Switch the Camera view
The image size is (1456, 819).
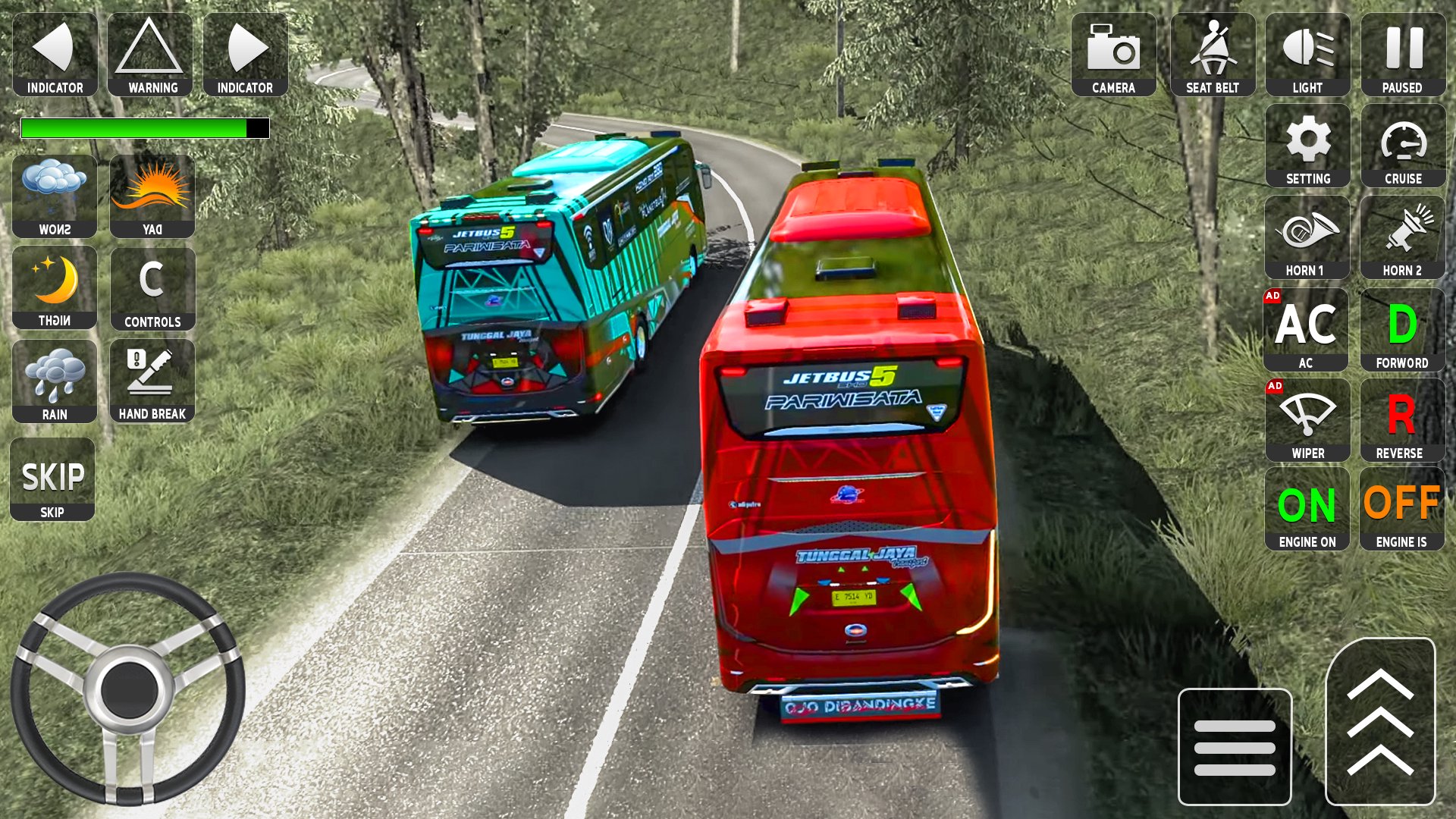point(1113,55)
